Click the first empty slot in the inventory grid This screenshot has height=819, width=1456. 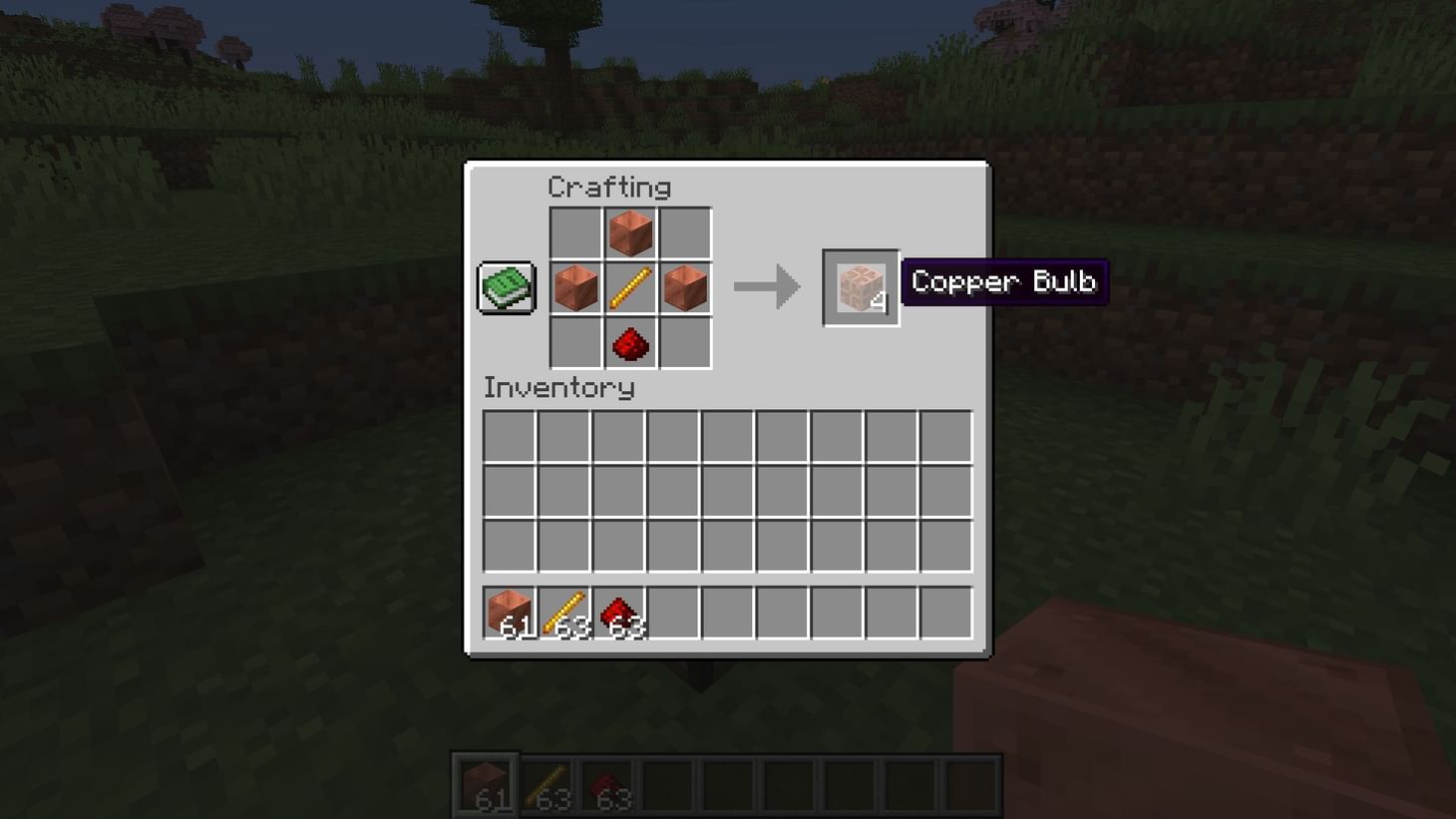[509, 435]
